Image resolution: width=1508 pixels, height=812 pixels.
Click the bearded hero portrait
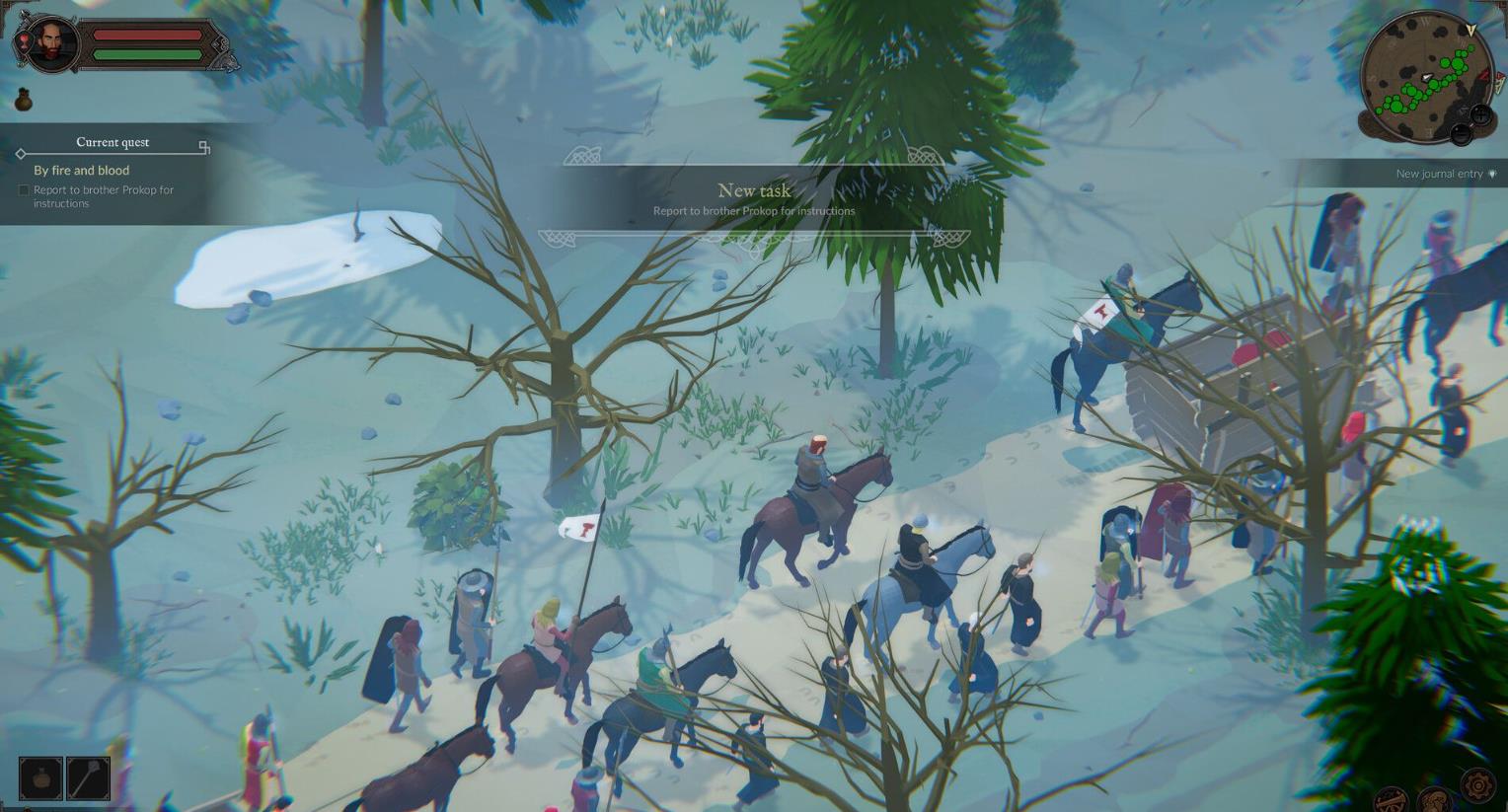click(x=51, y=44)
